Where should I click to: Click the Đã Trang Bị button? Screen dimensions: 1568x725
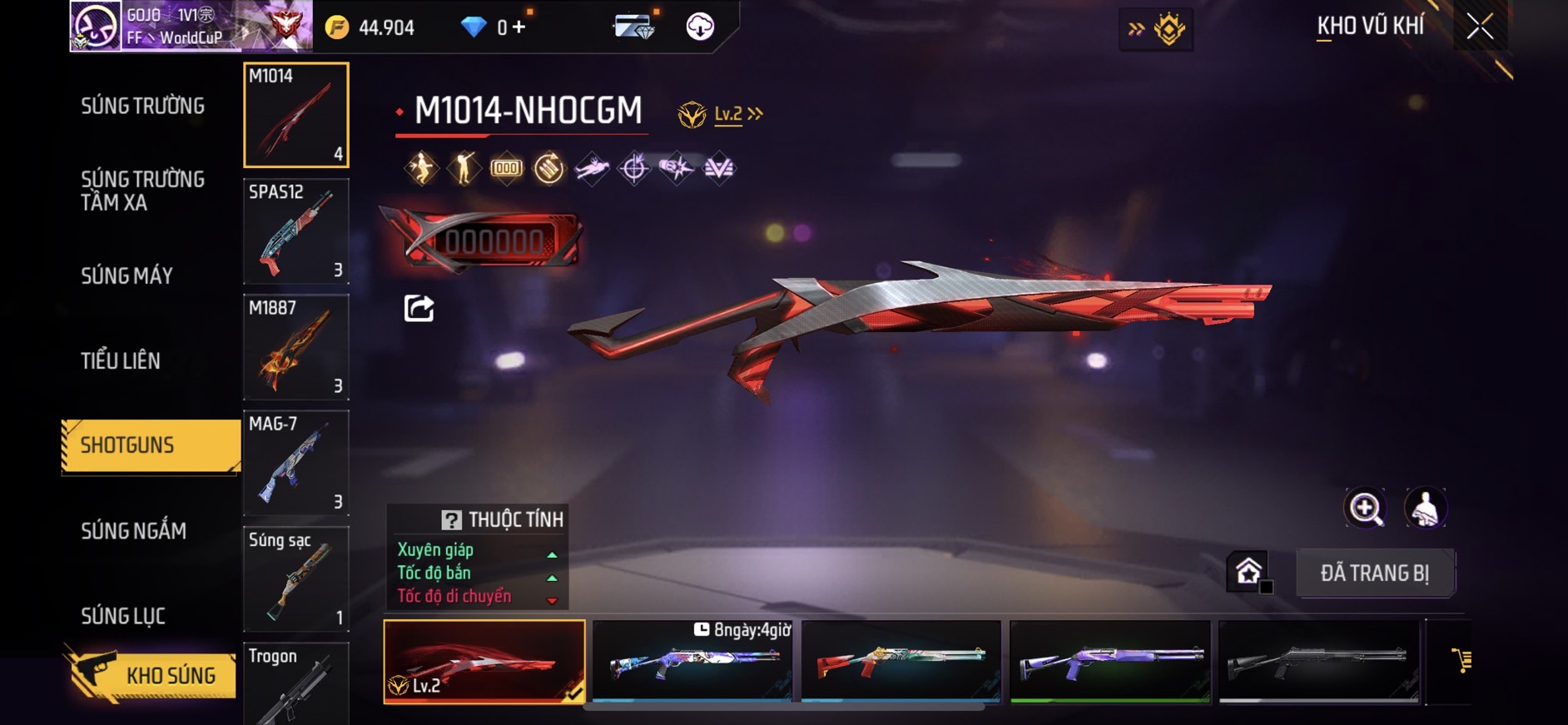[x=1374, y=573]
